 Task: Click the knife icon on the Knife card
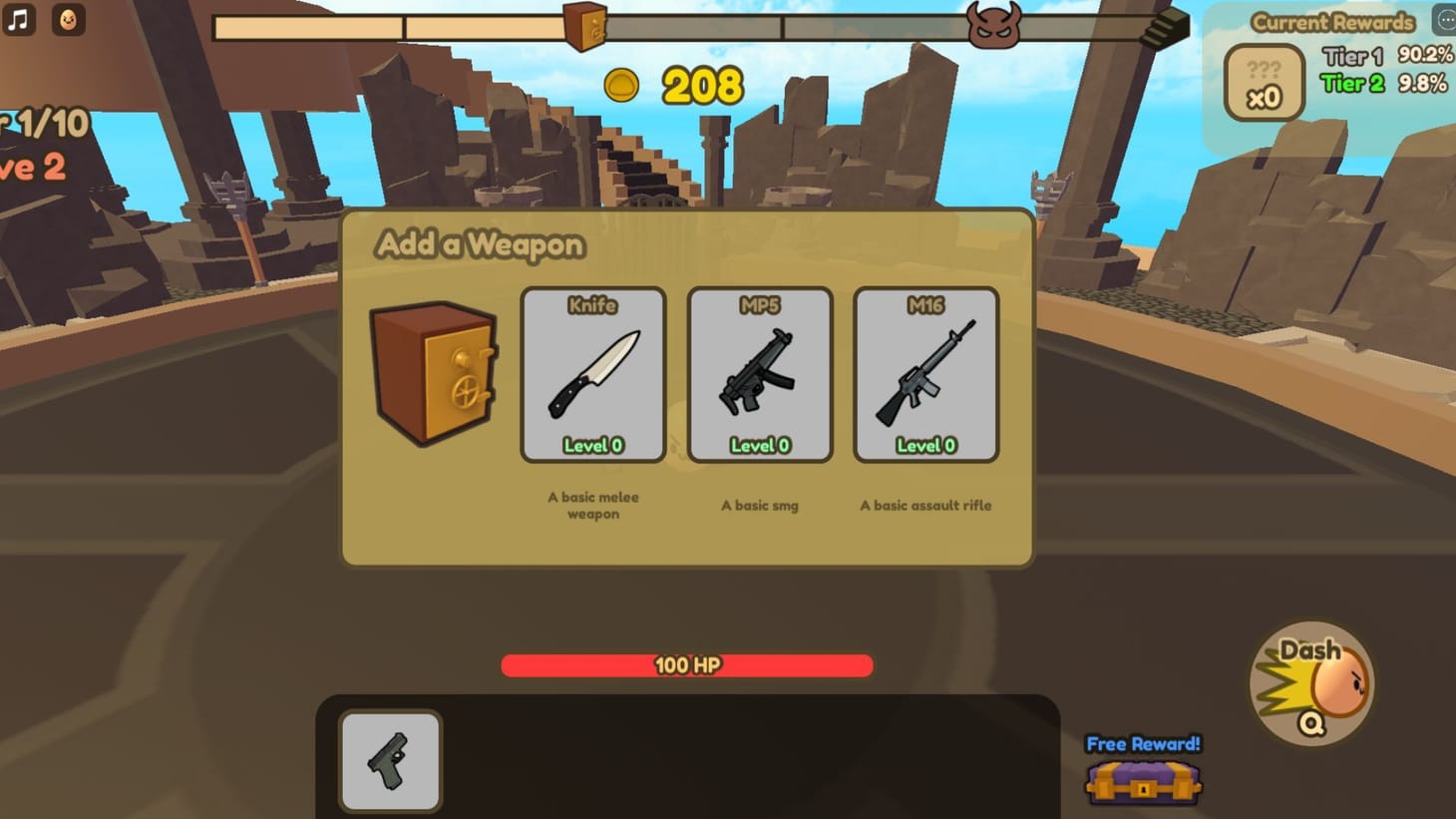pyautogui.click(x=592, y=374)
